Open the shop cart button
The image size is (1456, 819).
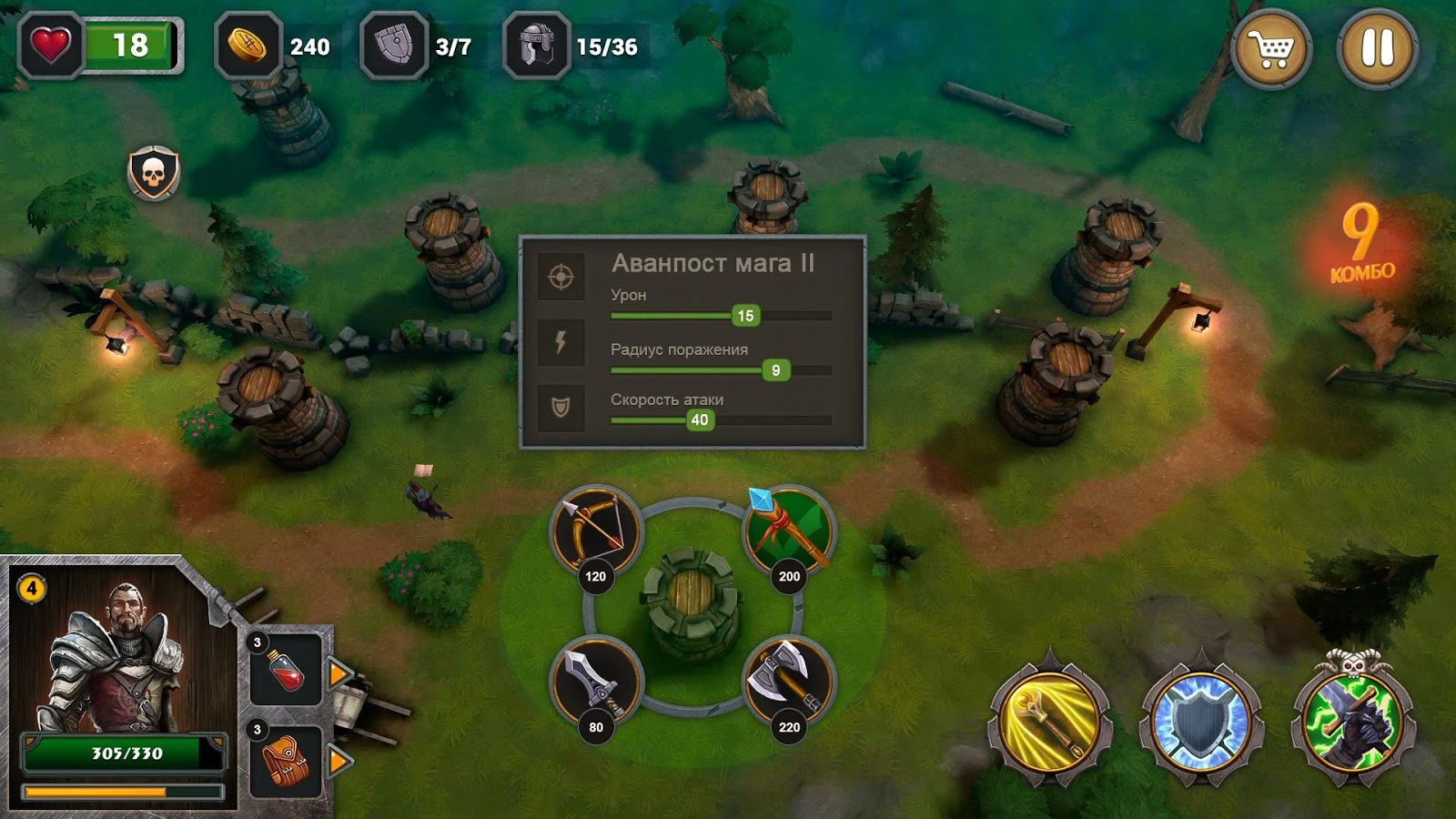click(1271, 48)
